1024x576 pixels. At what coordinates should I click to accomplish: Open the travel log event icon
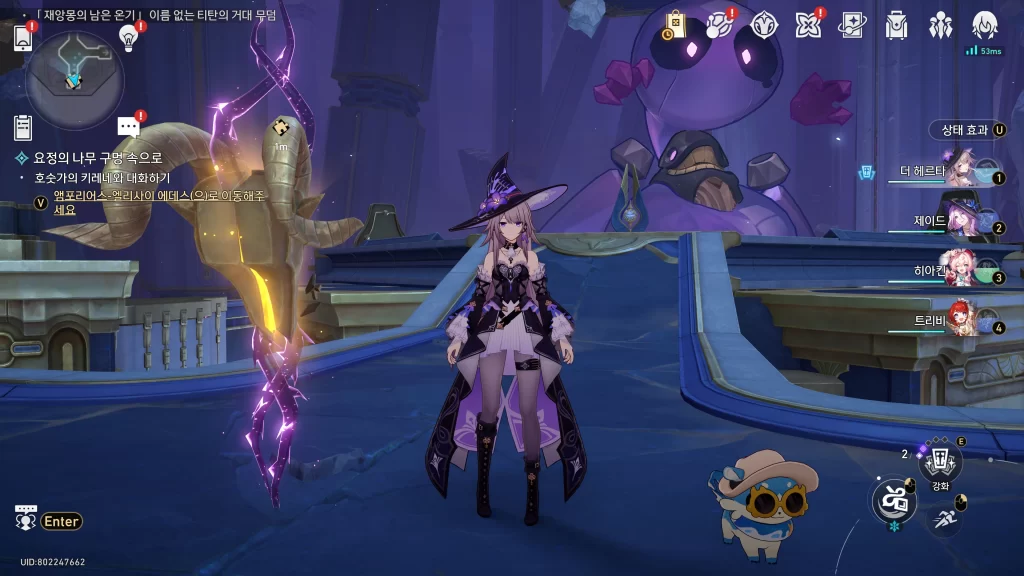point(719,25)
